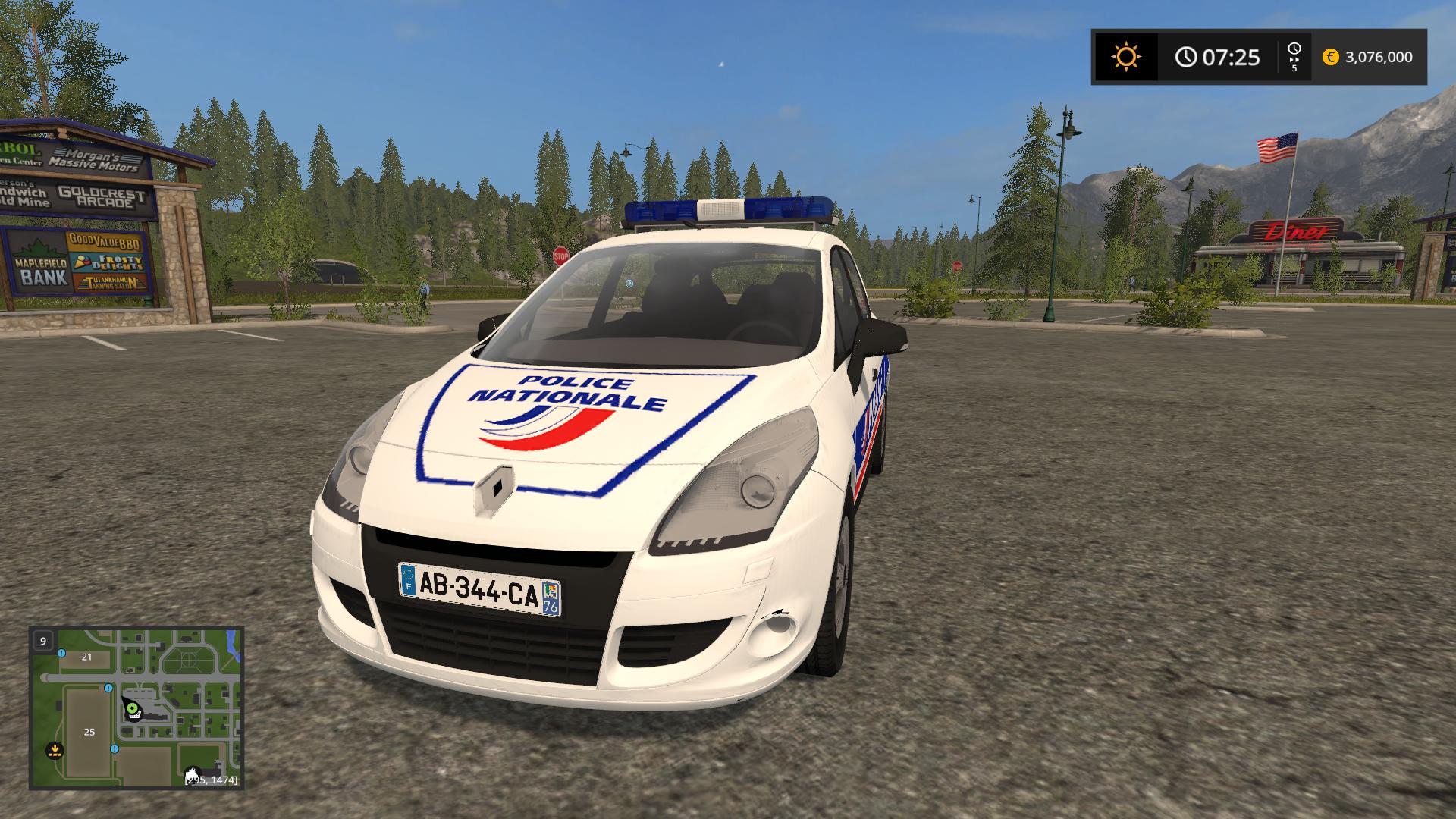The width and height of the screenshot is (1456, 819).
Task: Click the blue exclamation marker beside field 21
Action: click(x=61, y=653)
